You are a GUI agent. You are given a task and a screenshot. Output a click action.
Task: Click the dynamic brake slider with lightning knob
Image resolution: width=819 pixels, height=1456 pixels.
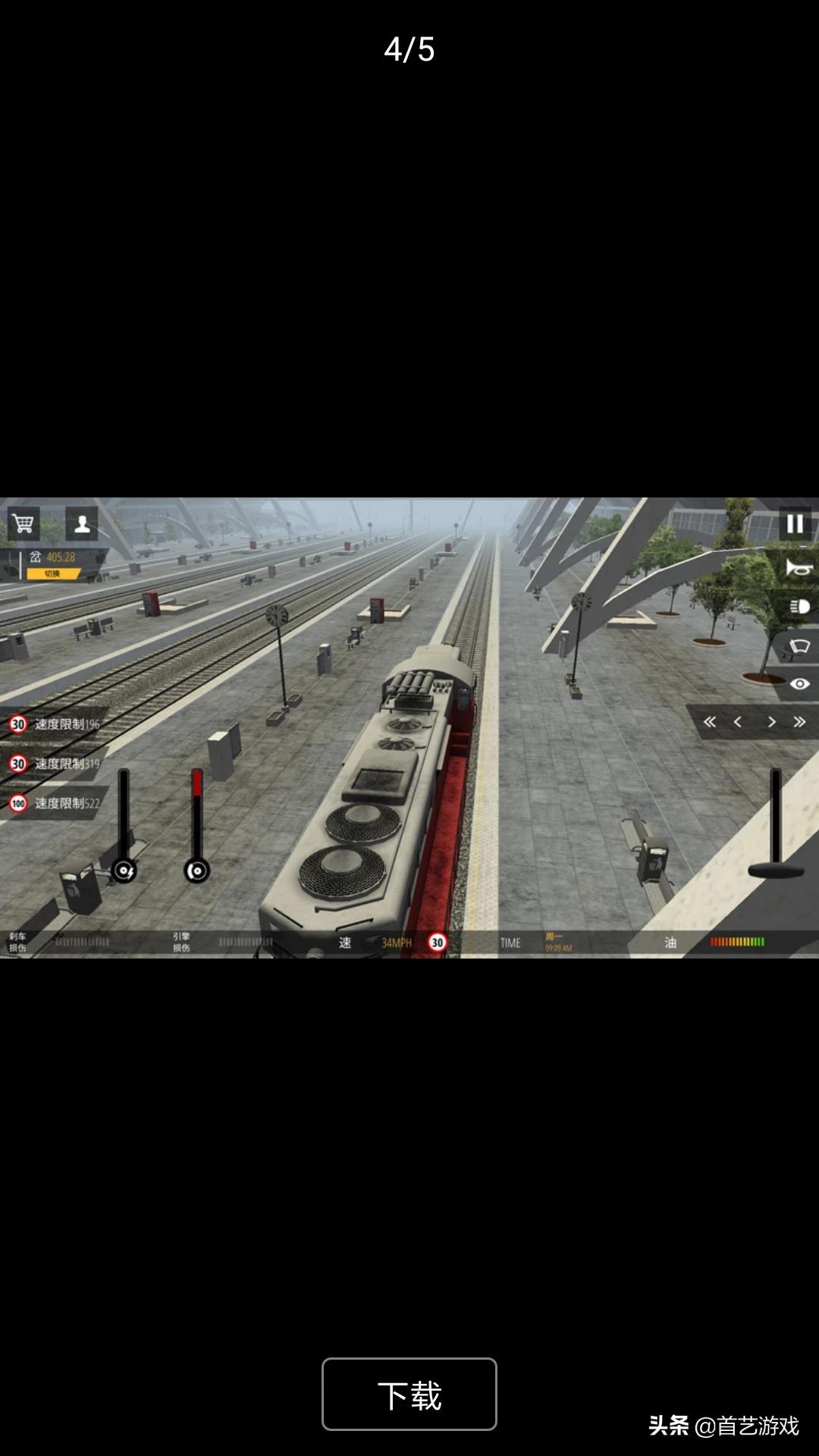point(124,871)
